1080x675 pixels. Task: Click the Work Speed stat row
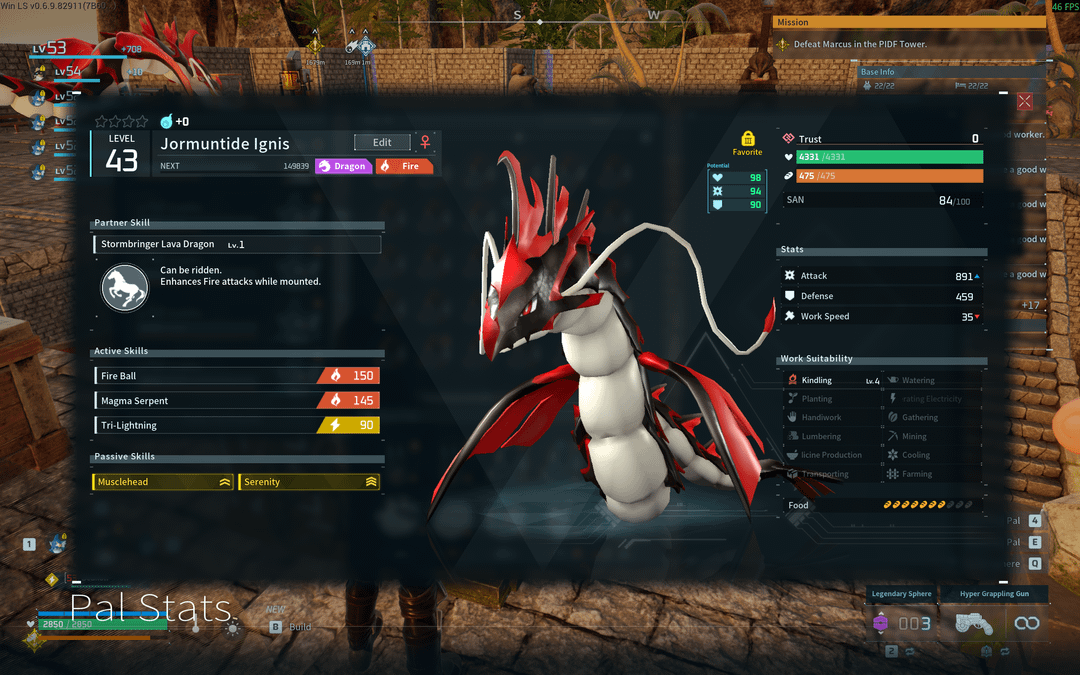pos(882,317)
